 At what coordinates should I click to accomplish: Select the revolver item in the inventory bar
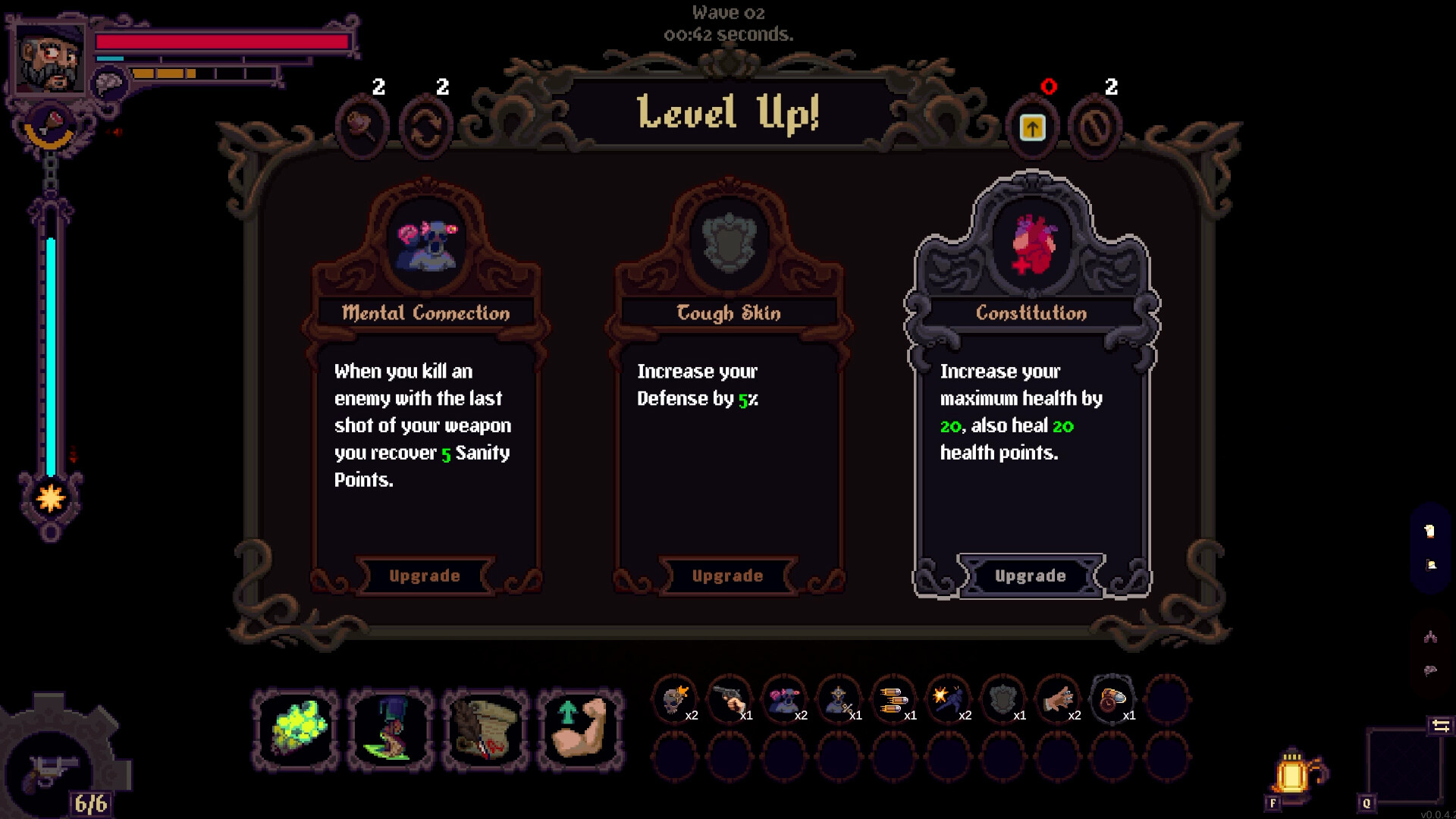[x=727, y=699]
